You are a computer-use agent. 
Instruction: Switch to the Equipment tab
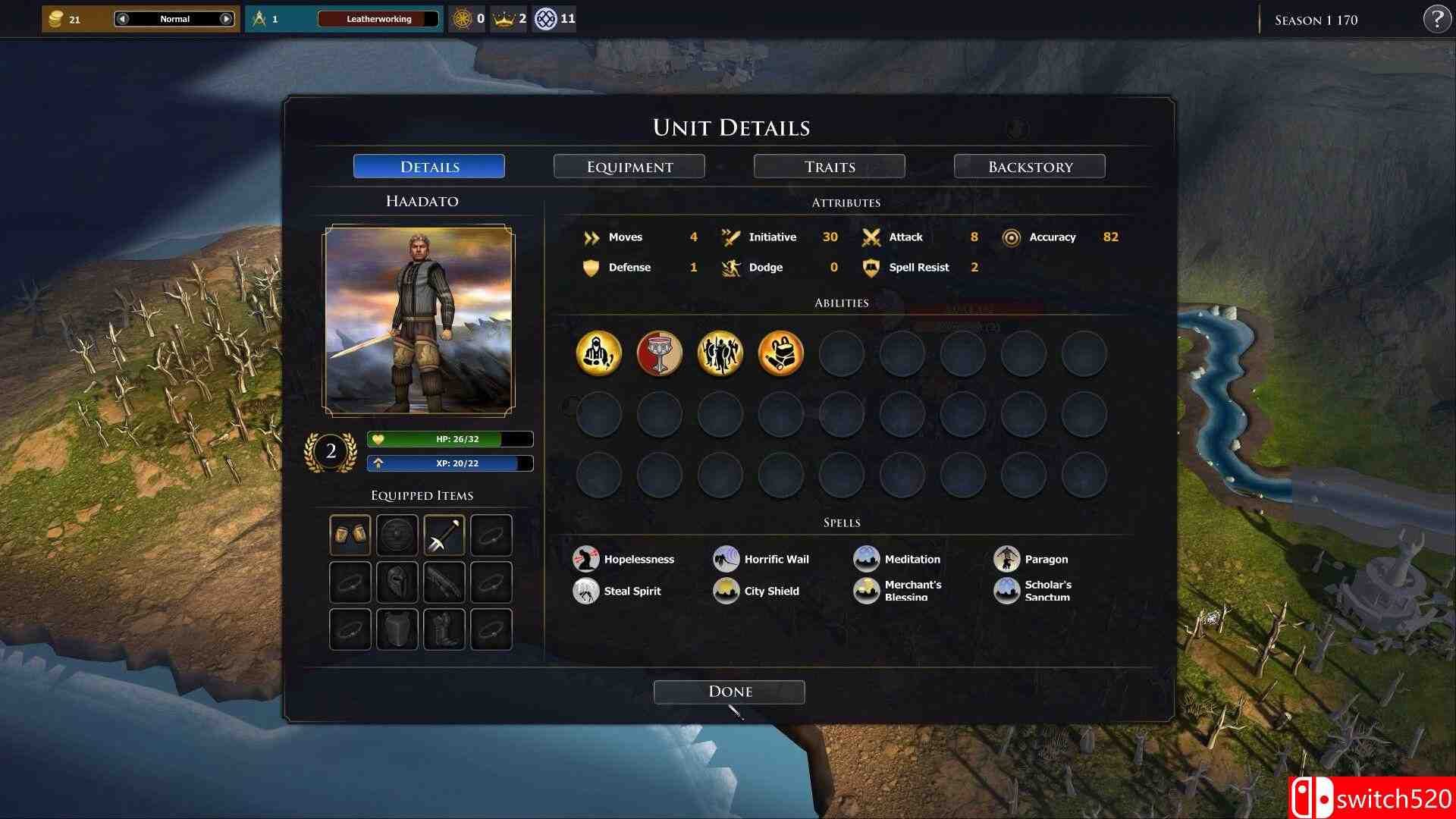pyautogui.click(x=629, y=166)
